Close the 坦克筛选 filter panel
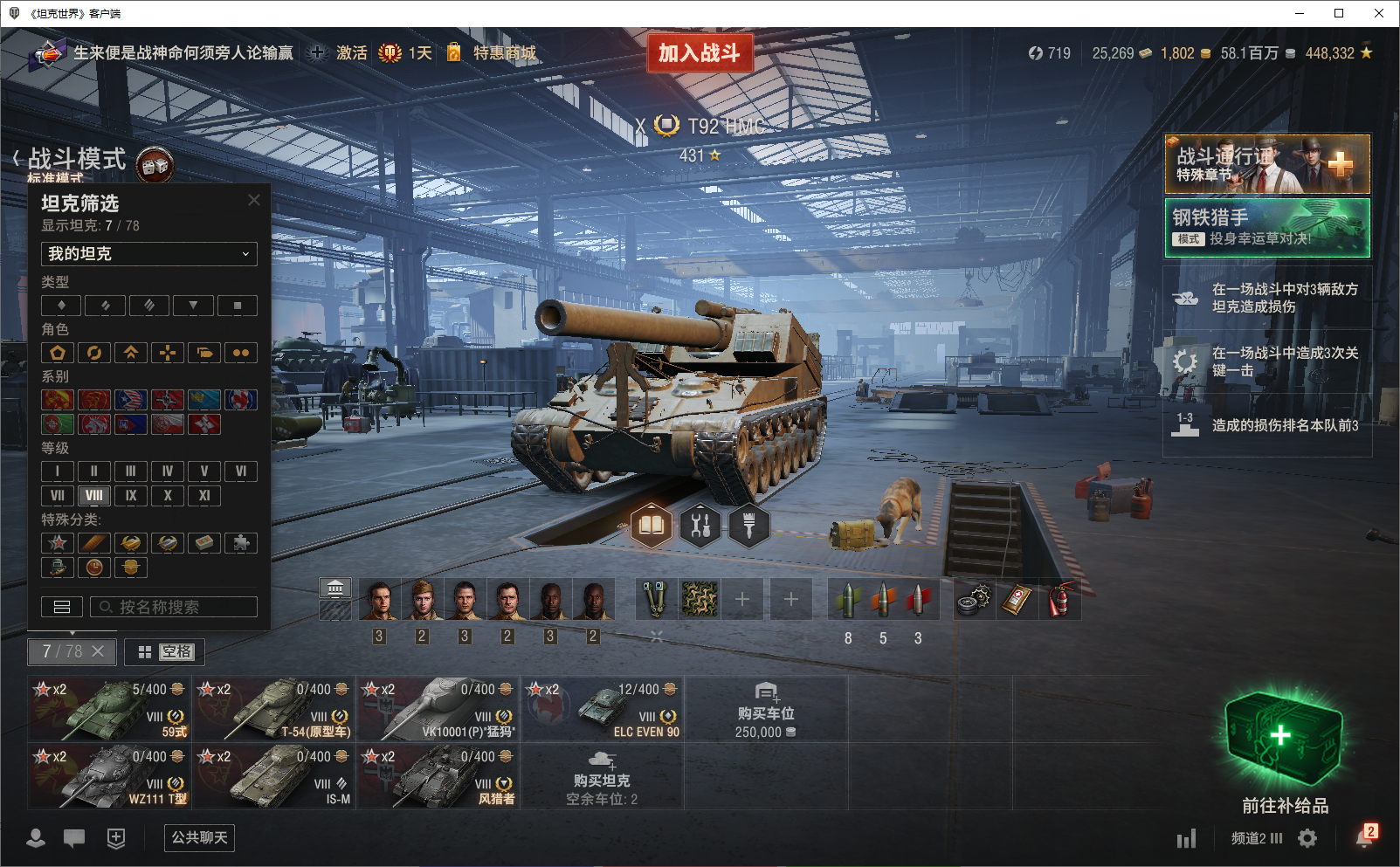Viewport: 1400px width, 867px height. tap(254, 200)
